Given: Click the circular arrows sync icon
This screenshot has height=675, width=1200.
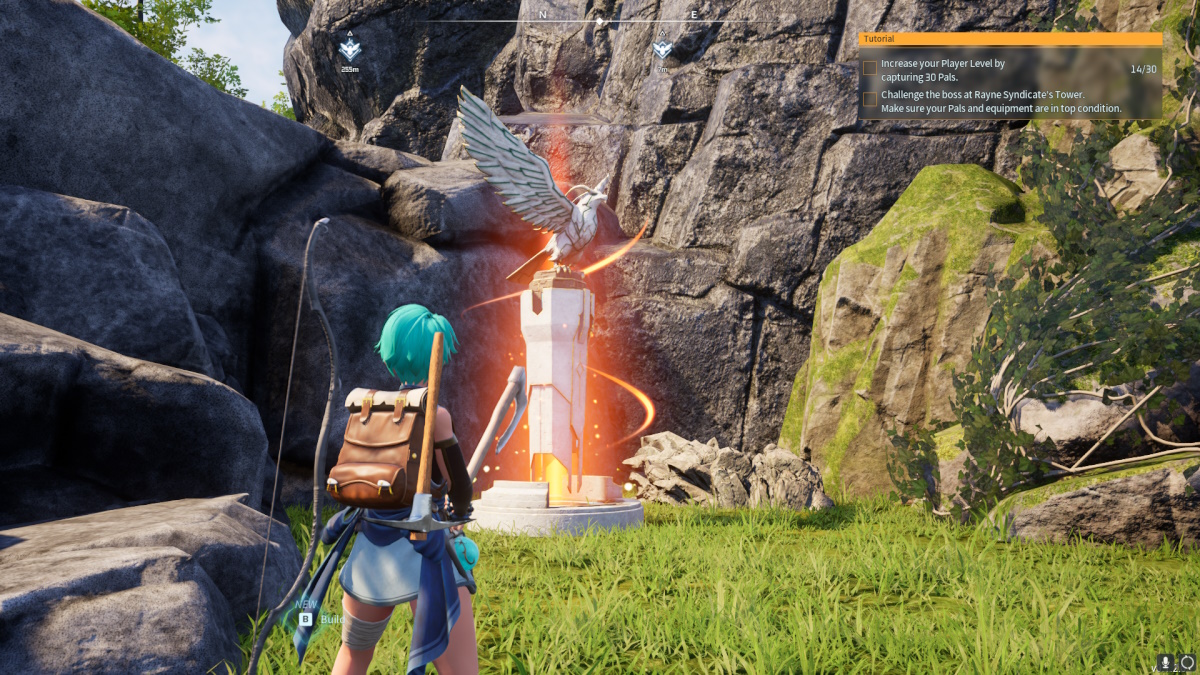Looking at the screenshot, I should tap(1187, 662).
